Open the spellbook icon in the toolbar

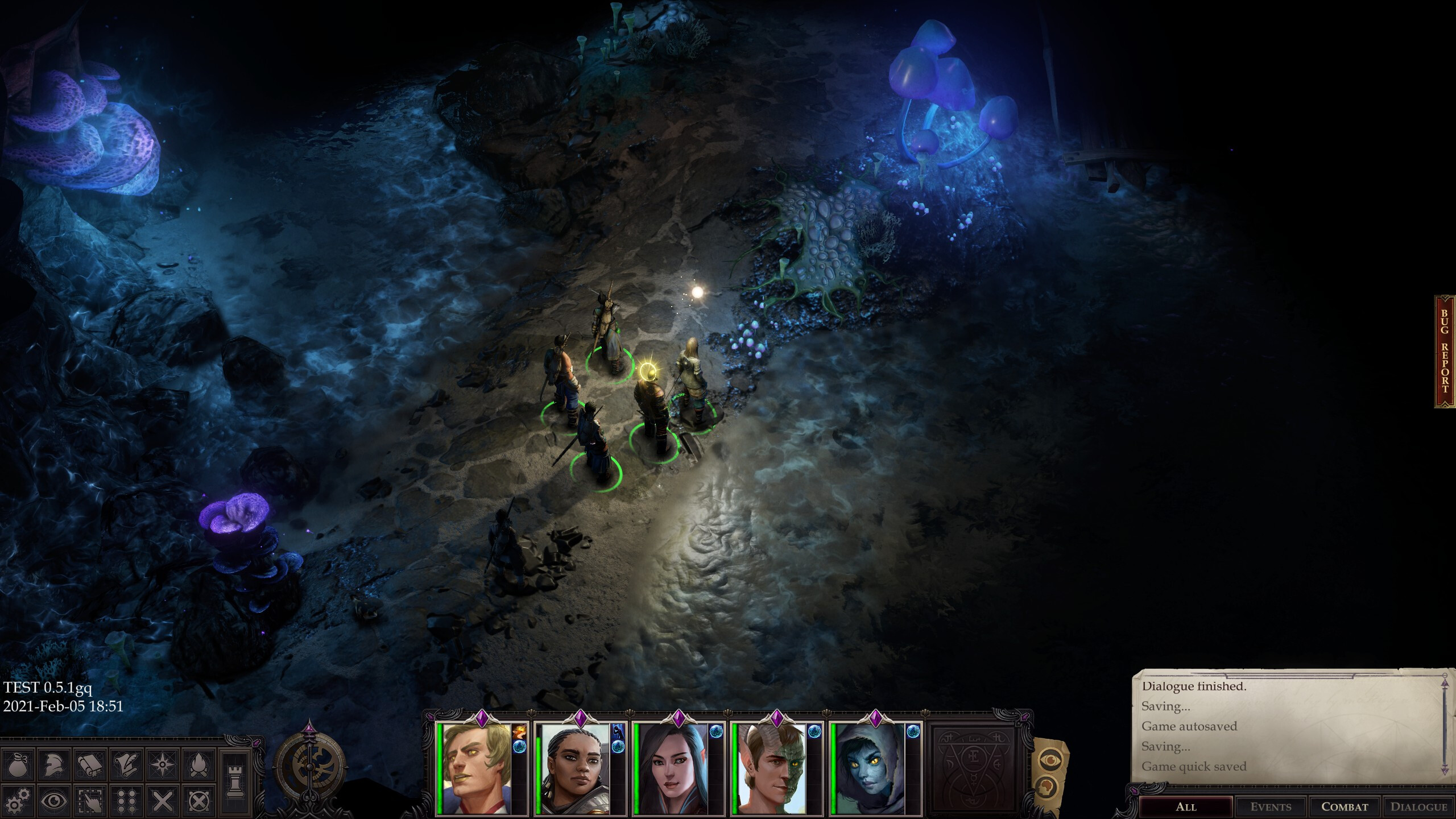89,766
